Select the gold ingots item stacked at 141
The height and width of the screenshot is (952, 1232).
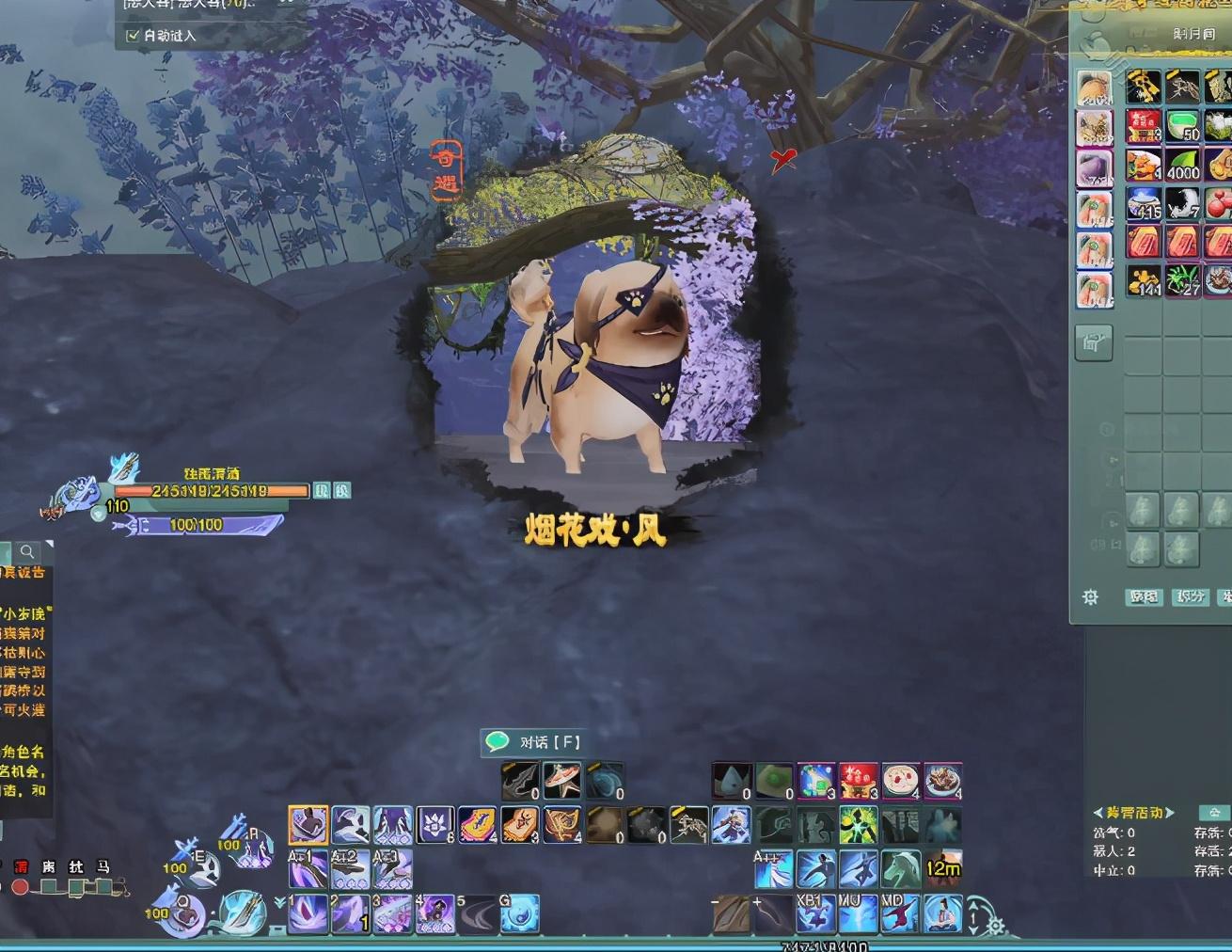pos(1144,280)
